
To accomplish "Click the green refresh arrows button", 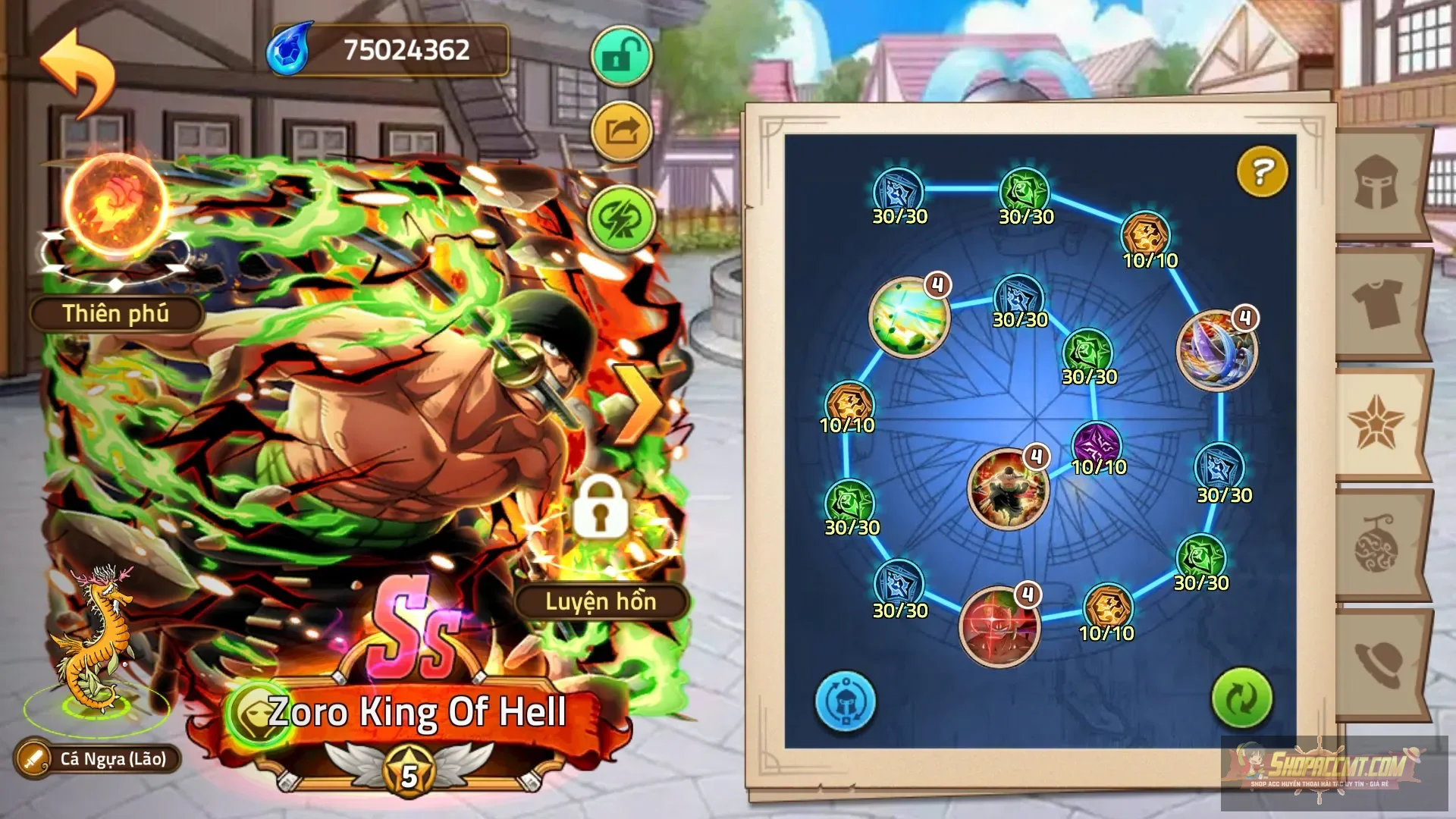I will pyautogui.click(x=1241, y=698).
